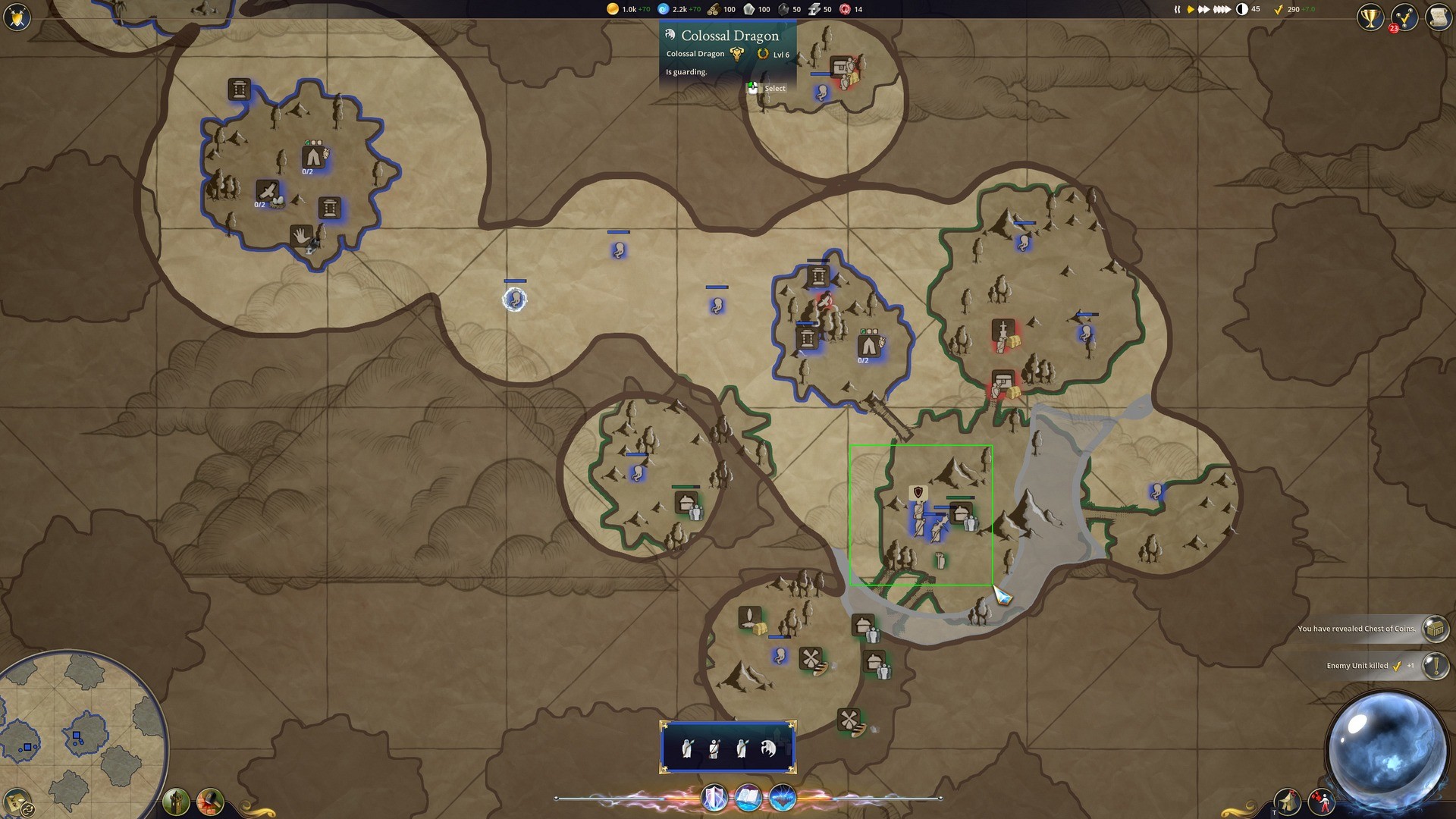Select the shield battle icon at bottom center
The image size is (1456, 819).
coord(713,797)
